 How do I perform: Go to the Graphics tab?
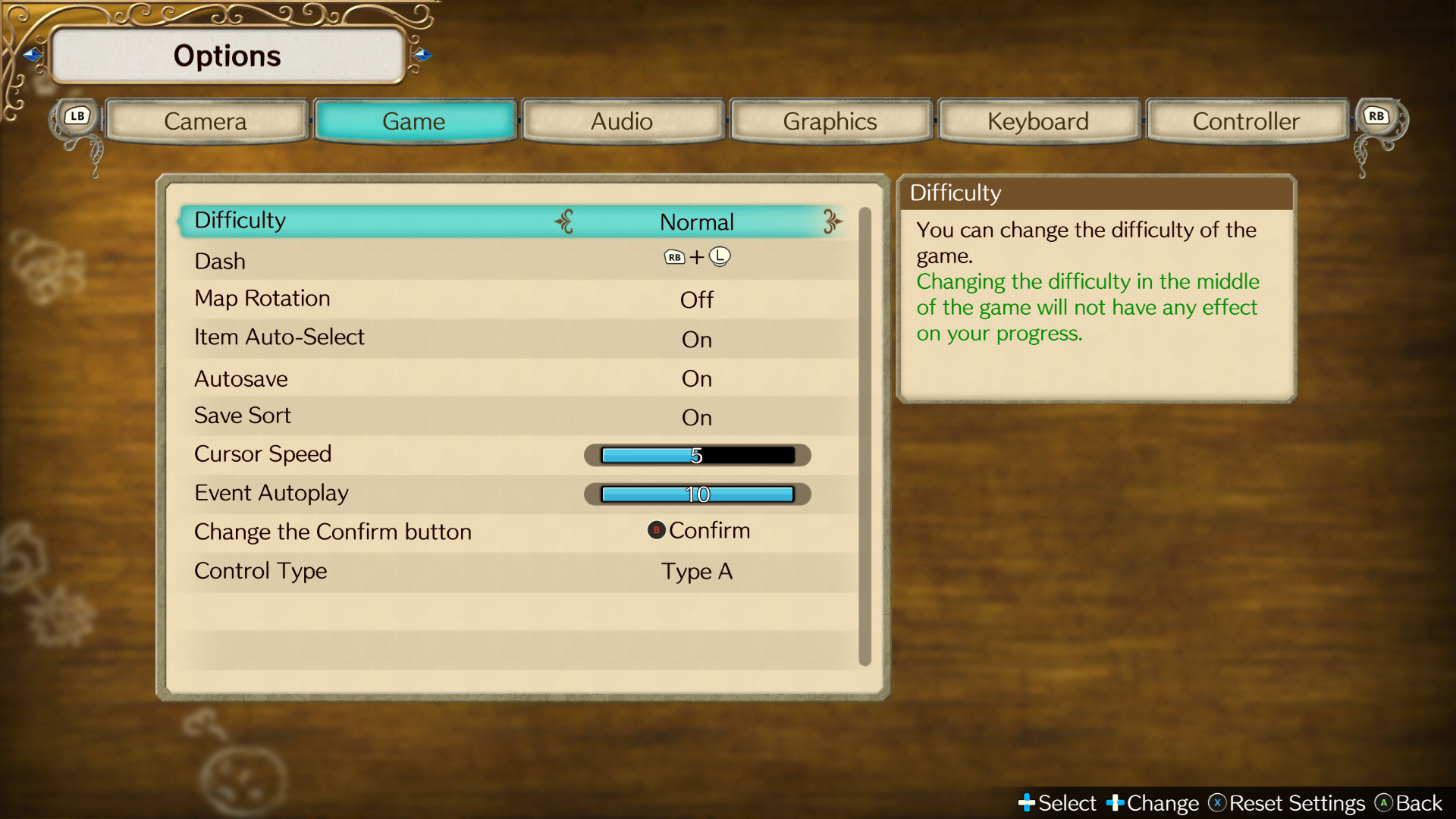(830, 121)
